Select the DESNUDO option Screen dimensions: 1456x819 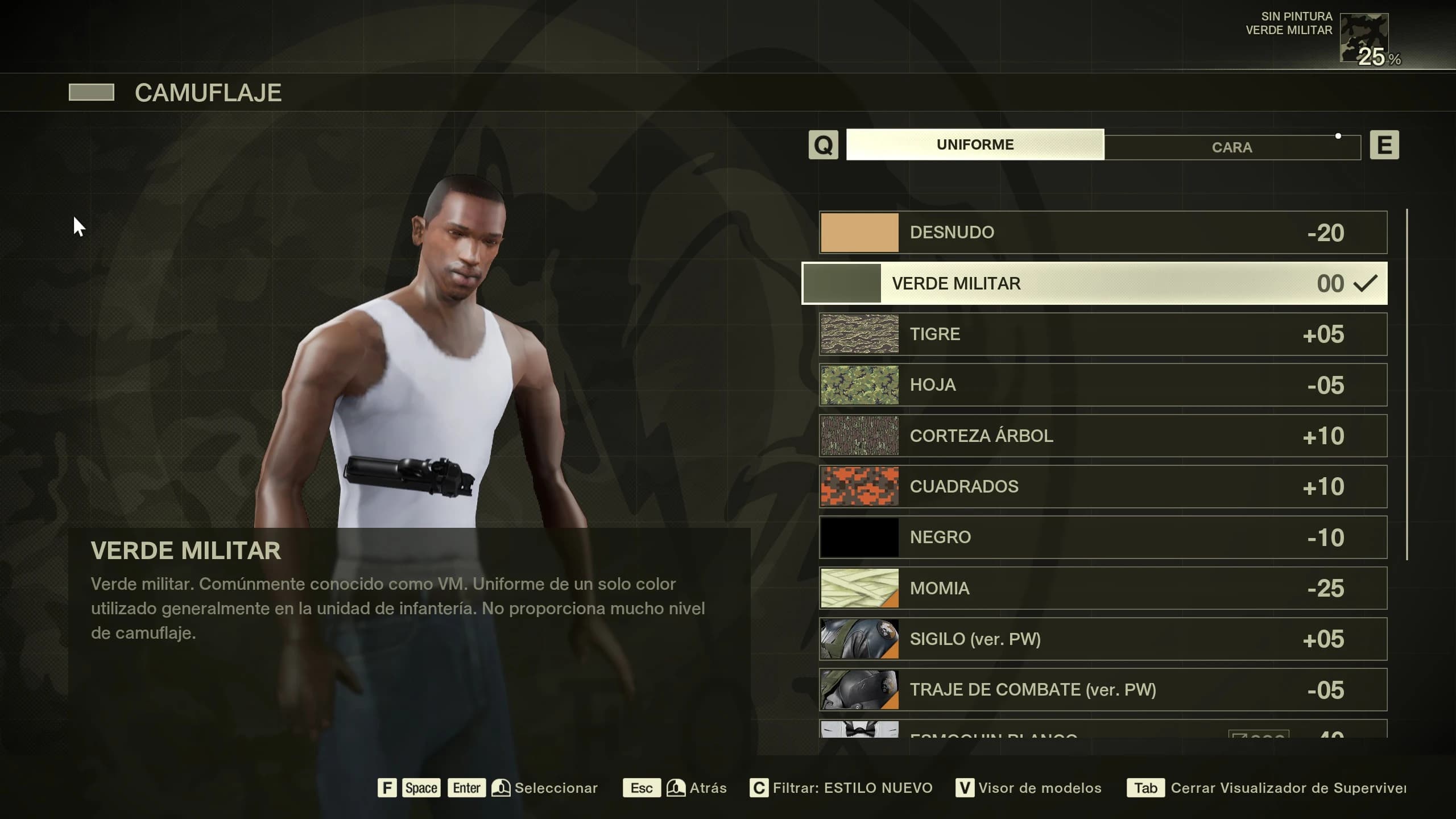click(1098, 231)
